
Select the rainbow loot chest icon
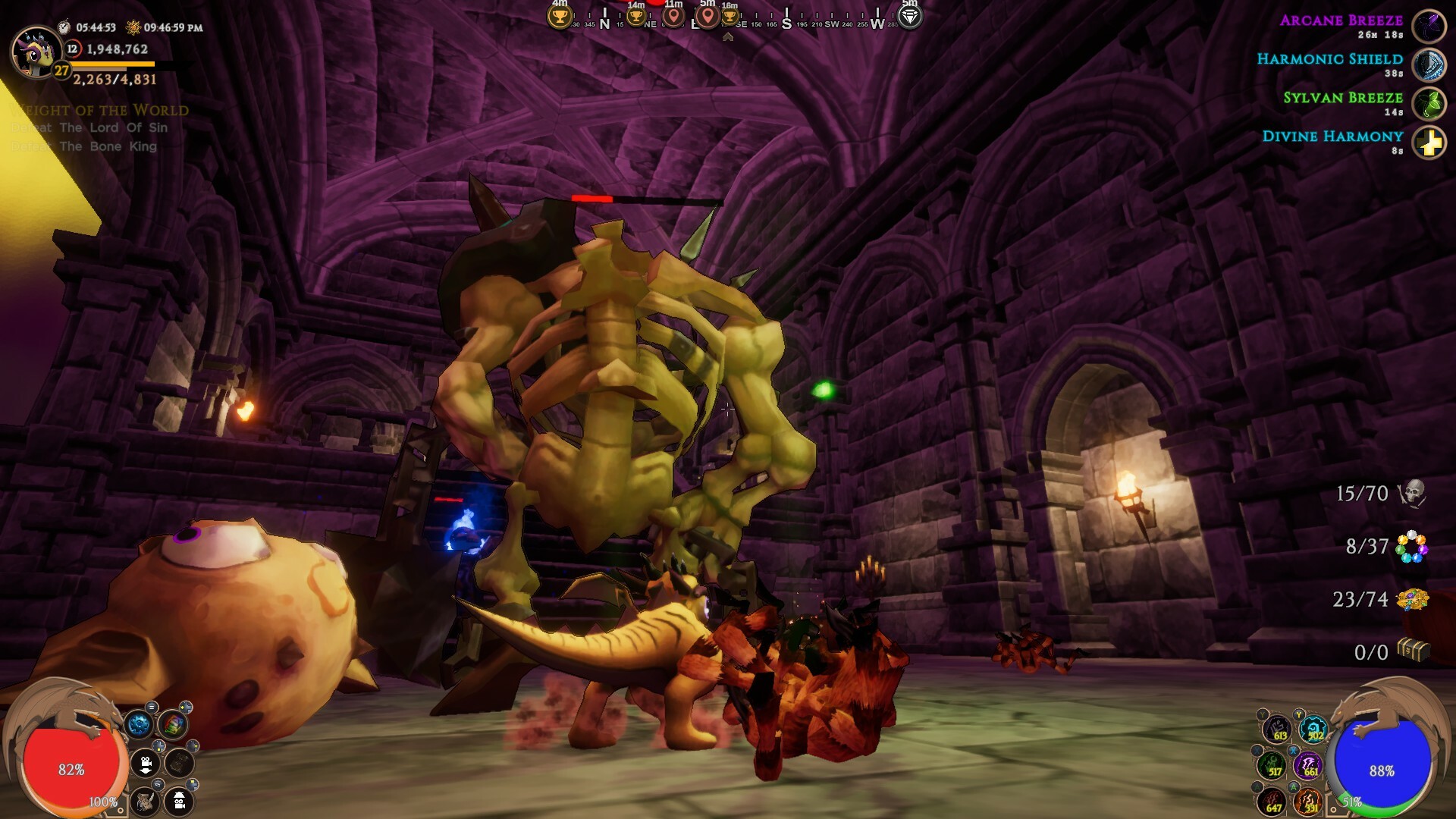(x=173, y=725)
